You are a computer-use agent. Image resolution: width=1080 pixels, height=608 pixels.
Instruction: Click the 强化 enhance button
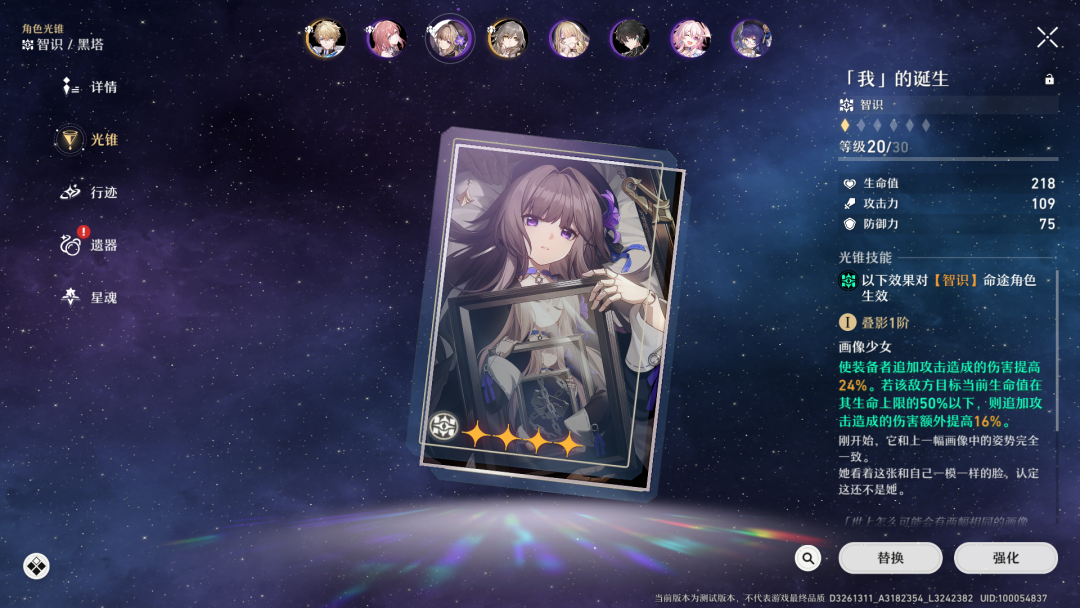coord(1005,558)
